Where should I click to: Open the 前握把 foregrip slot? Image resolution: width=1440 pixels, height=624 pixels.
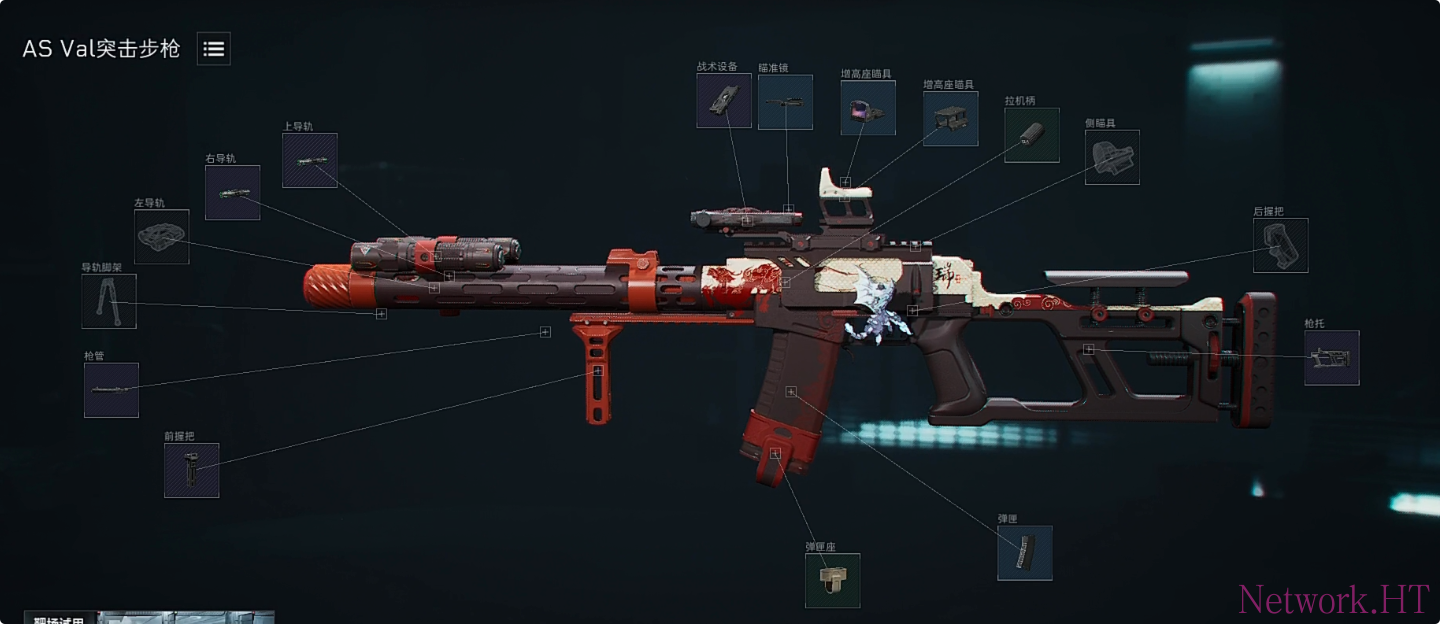(x=192, y=471)
